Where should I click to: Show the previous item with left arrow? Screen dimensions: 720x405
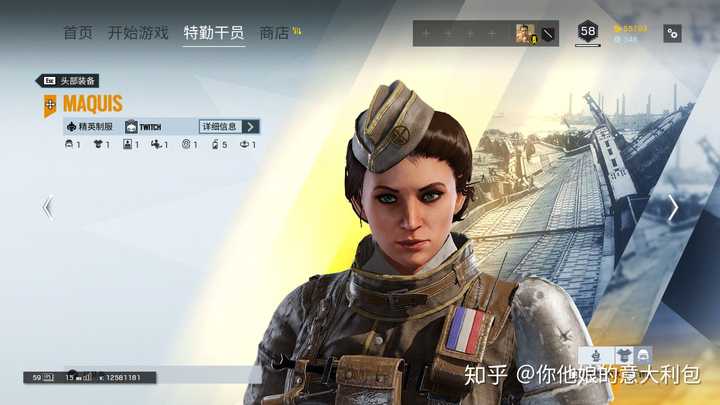pyautogui.click(x=47, y=207)
